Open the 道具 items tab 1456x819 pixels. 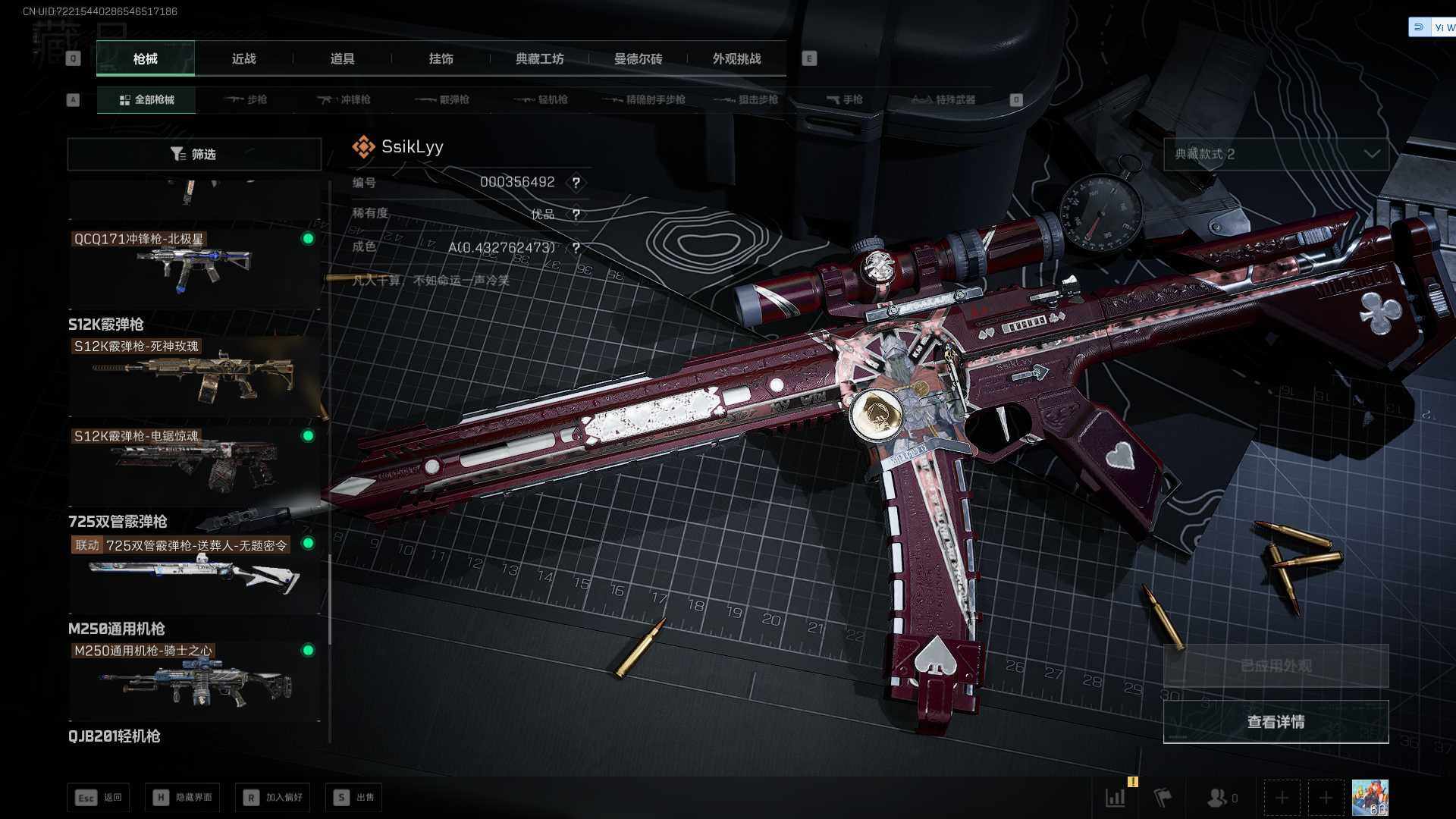pos(342,58)
